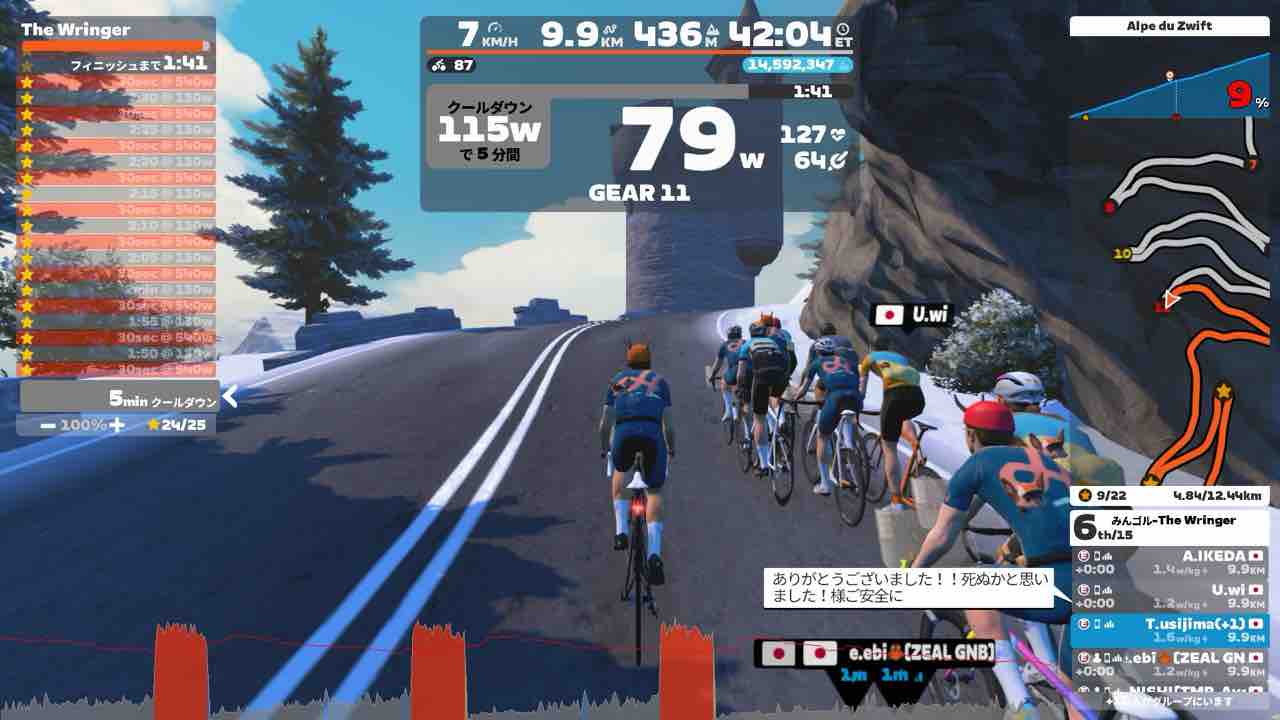Collapse the workout panel with the arrow
Screen dimensions: 1280x720
pos(231,397)
